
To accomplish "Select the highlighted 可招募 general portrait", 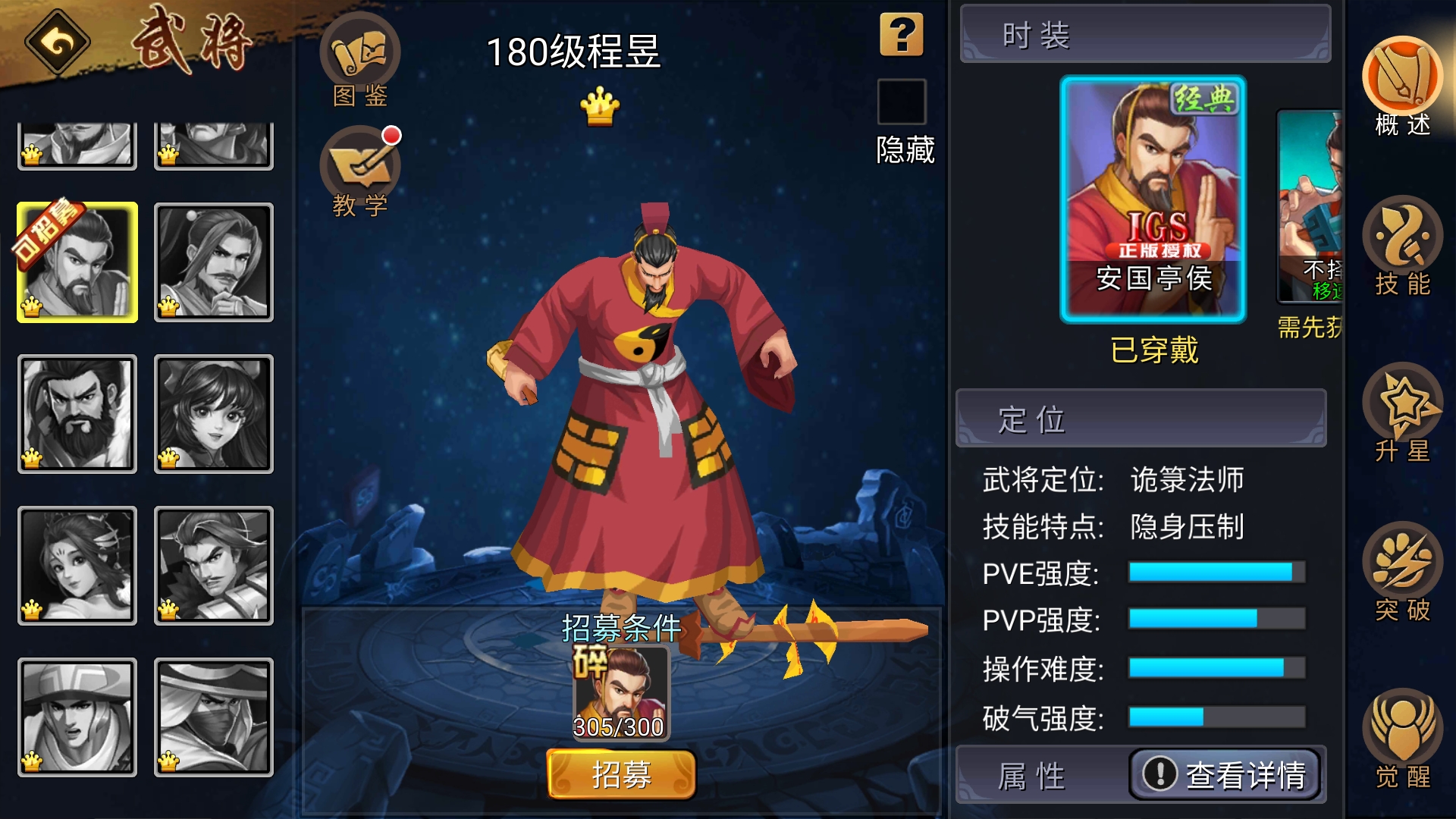I will (76, 262).
